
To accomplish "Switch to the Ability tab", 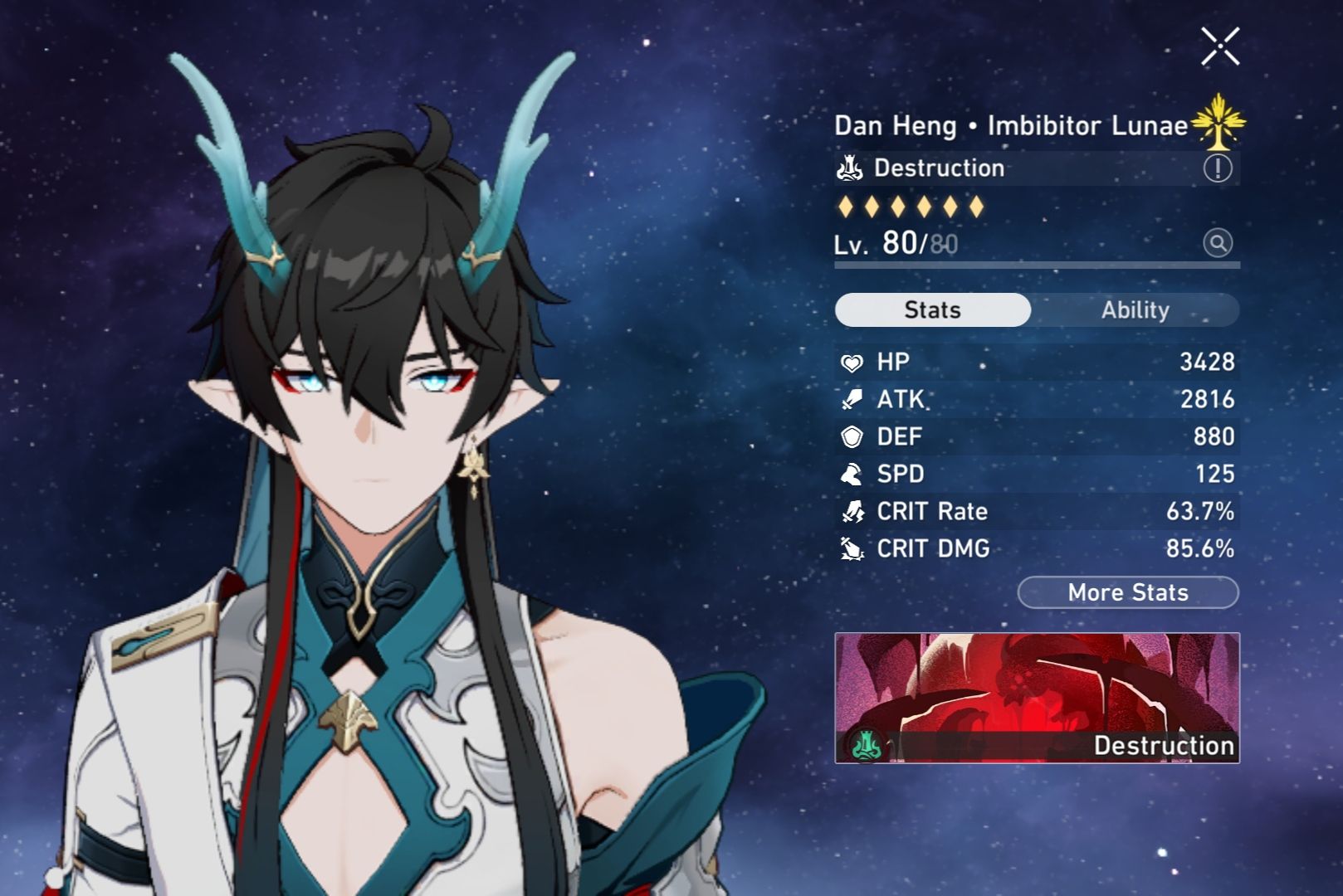I will [1136, 309].
